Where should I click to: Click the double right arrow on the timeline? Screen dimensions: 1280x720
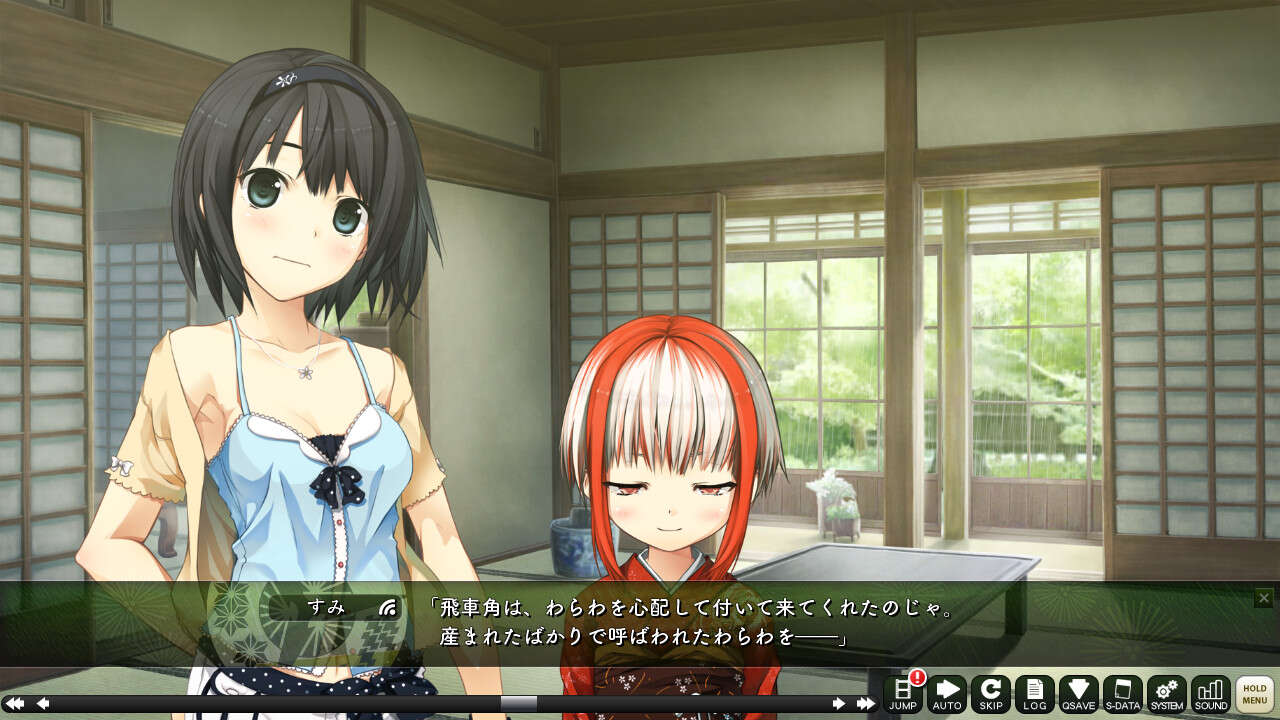pos(866,704)
